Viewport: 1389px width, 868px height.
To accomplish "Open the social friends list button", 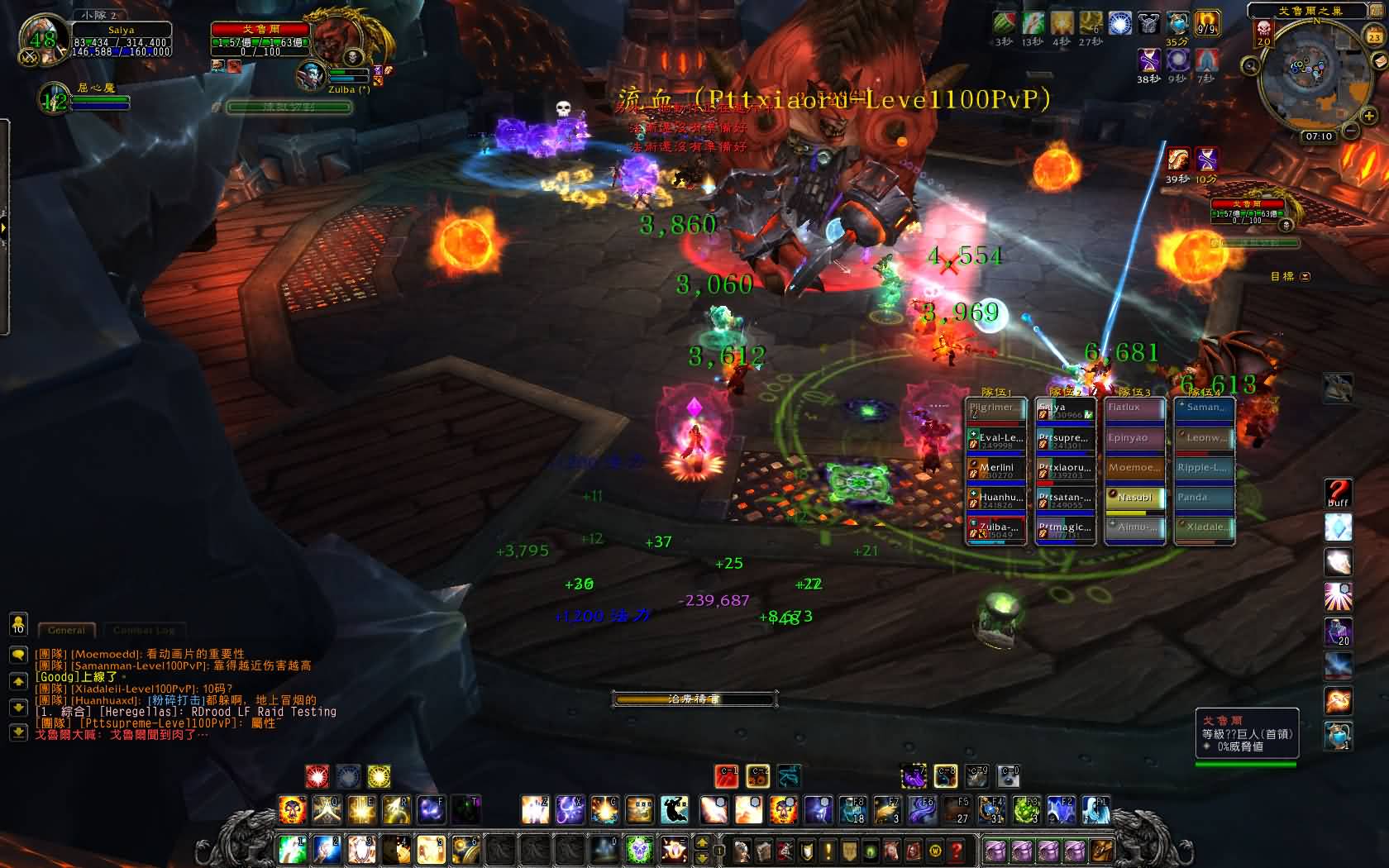I will (18, 624).
